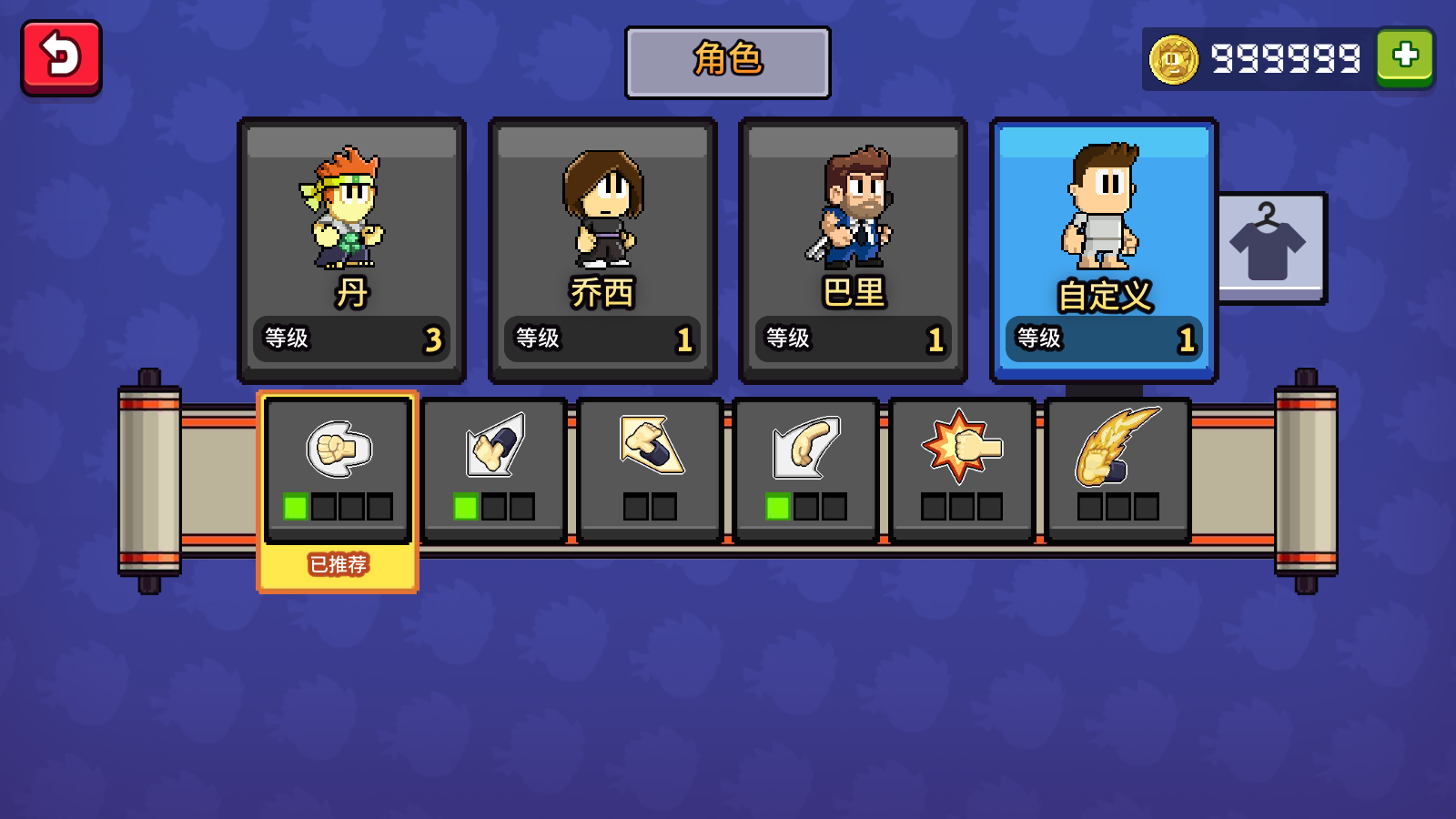Choose the downward kick skill

[x=494, y=470]
